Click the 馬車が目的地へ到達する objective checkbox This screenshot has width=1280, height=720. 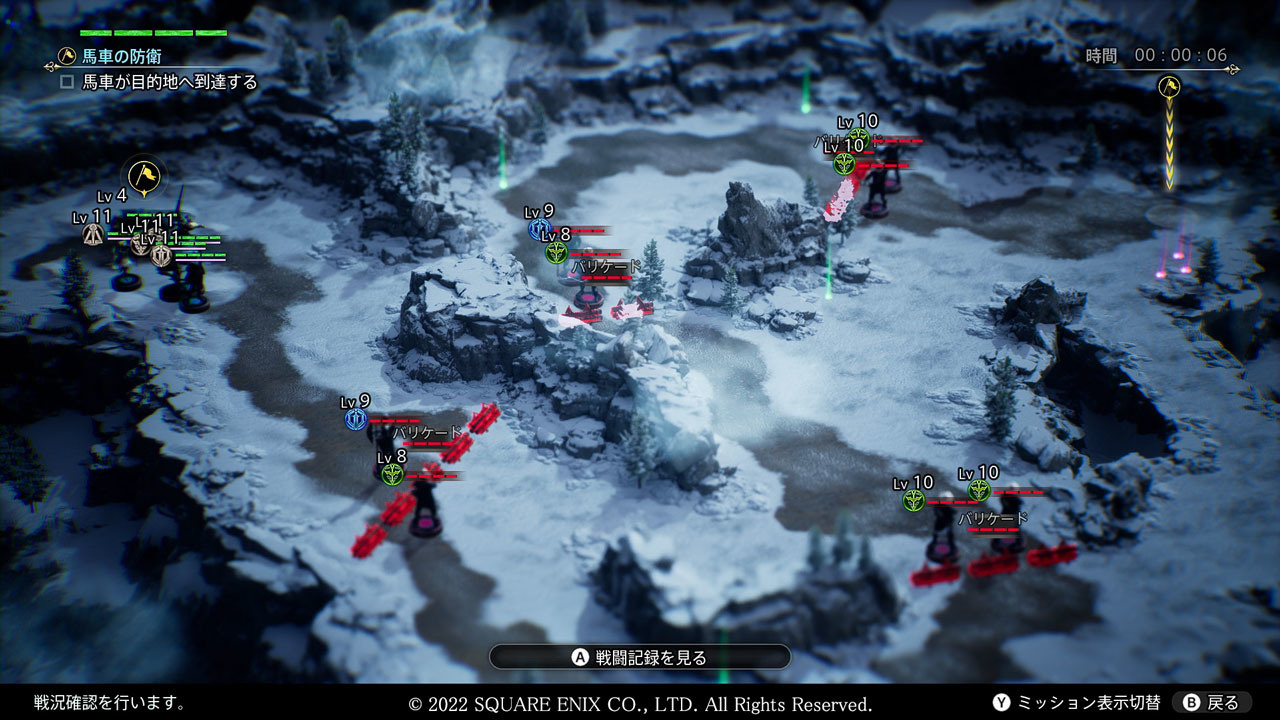pyautogui.click(x=67, y=82)
